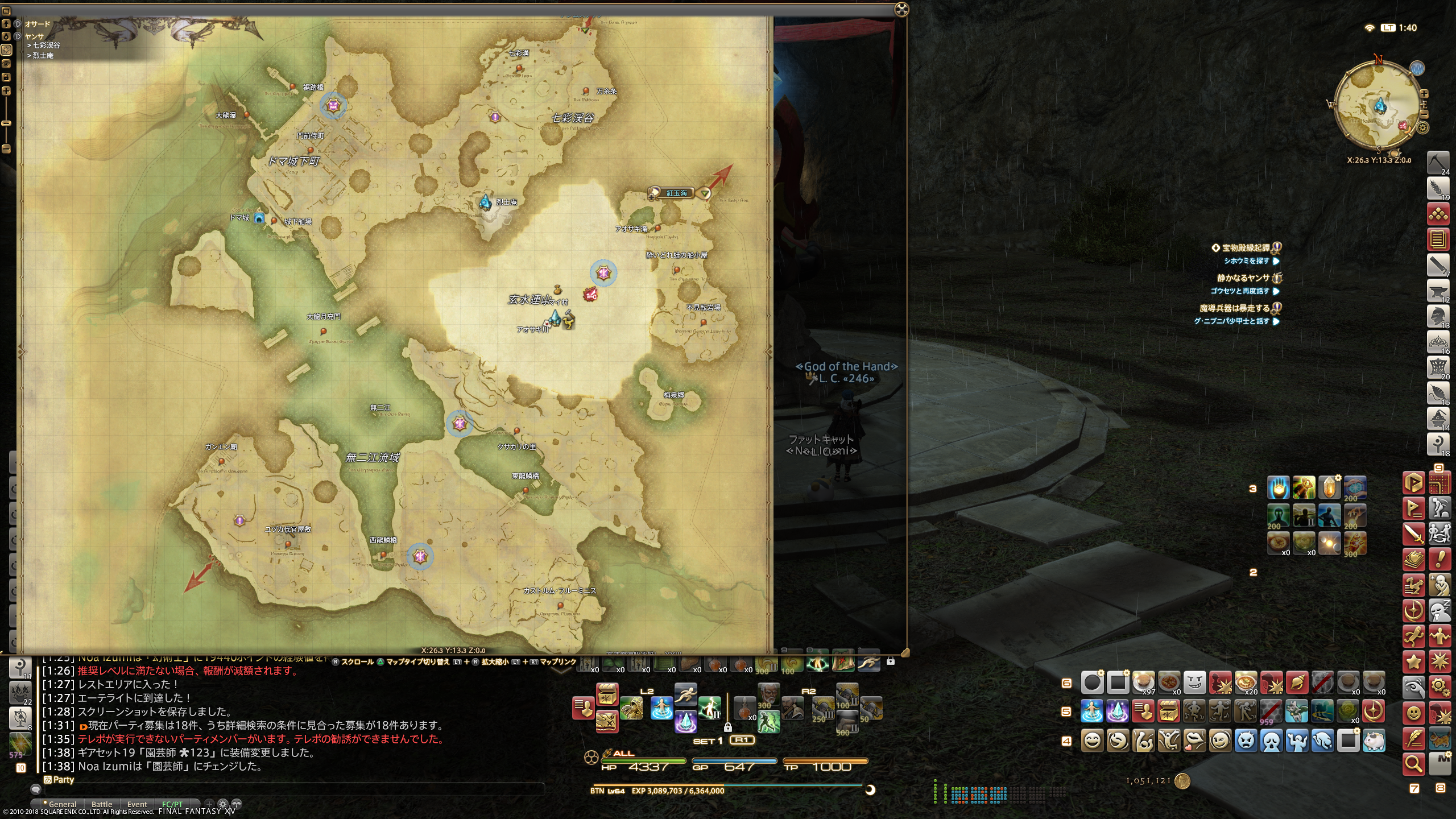
Task: Go to オサード in the map breadcrumb
Action: pyautogui.click(x=38, y=24)
